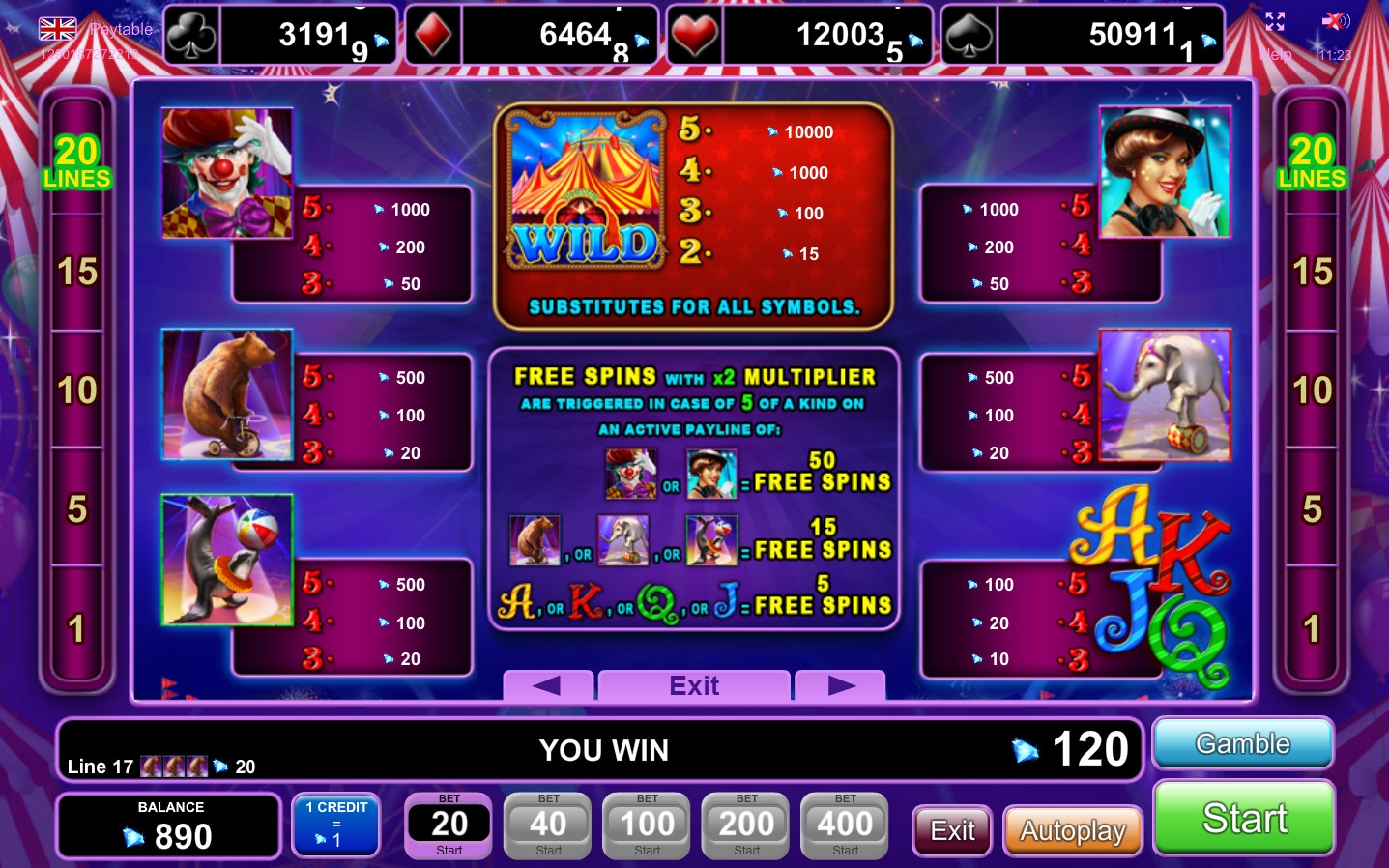This screenshot has width=1389, height=868.
Task: Activate Autoplay mode
Action: coord(1073,830)
